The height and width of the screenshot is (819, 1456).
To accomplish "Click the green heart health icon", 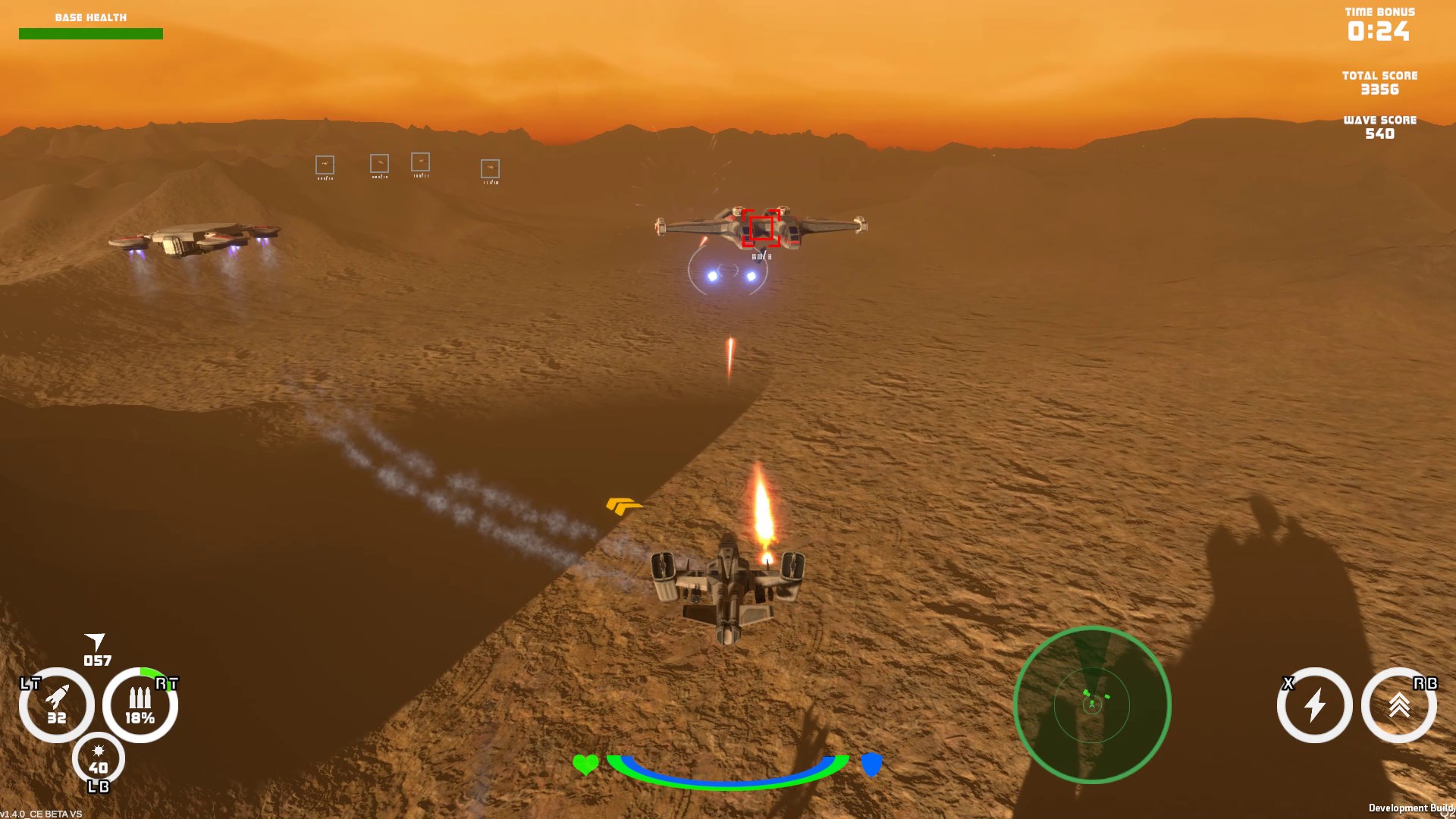I will coord(585,765).
